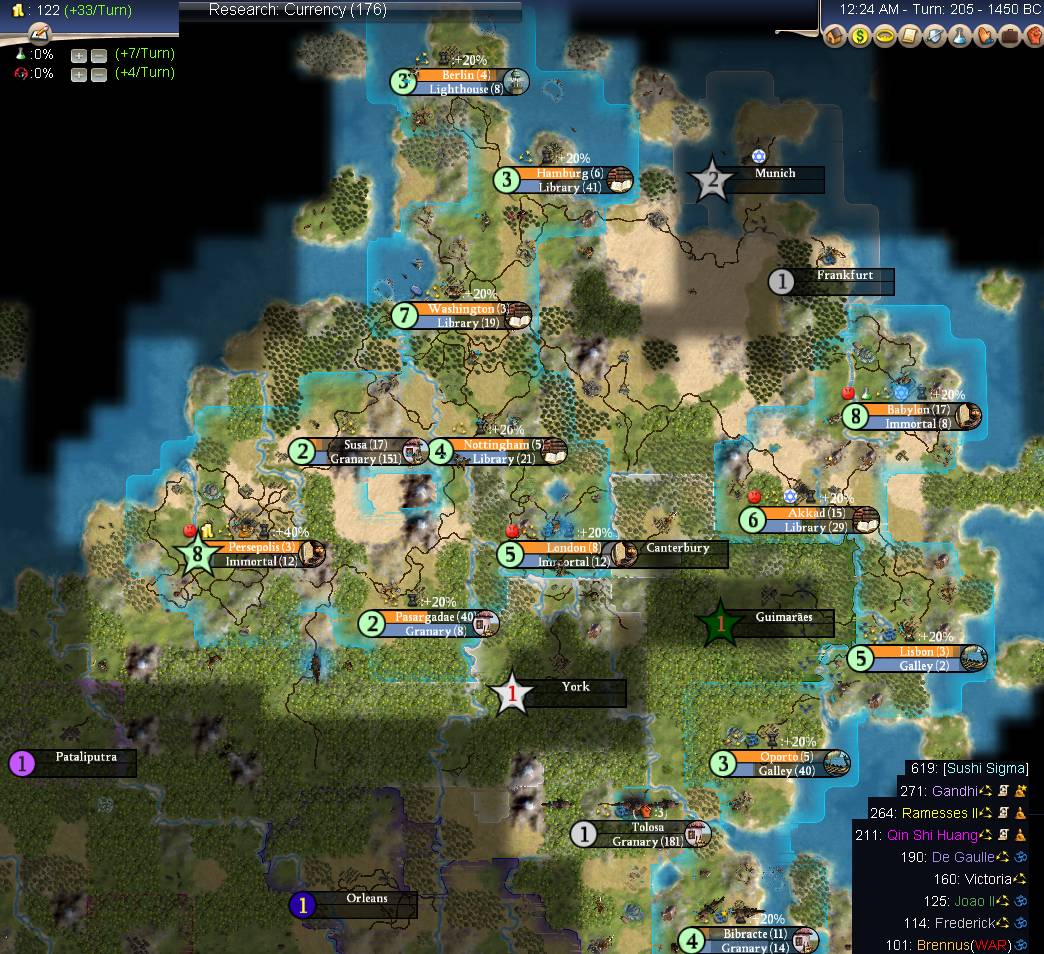
Task: Open the Technology Advisor flask icon
Action: pos(959,37)
